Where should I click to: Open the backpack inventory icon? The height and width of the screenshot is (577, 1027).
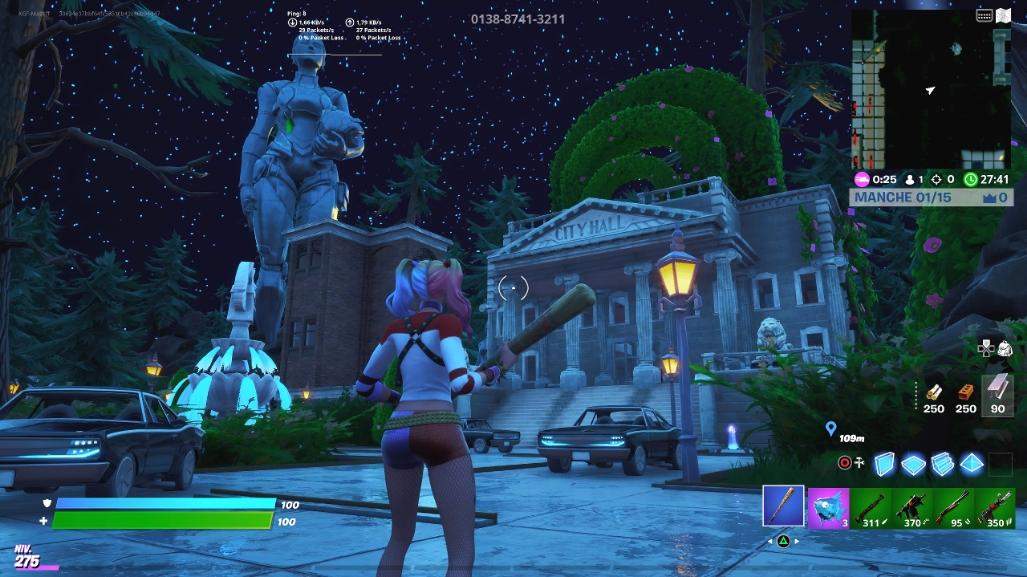tap(1004, 347)
